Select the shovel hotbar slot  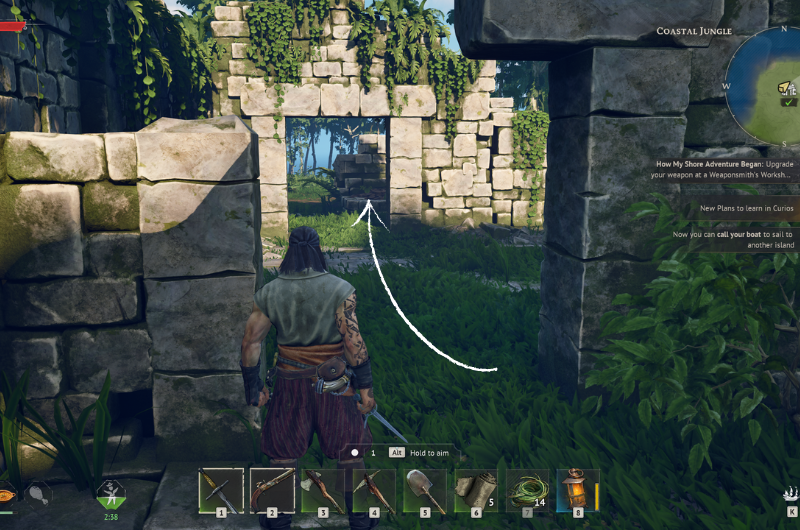click(425, 491)
